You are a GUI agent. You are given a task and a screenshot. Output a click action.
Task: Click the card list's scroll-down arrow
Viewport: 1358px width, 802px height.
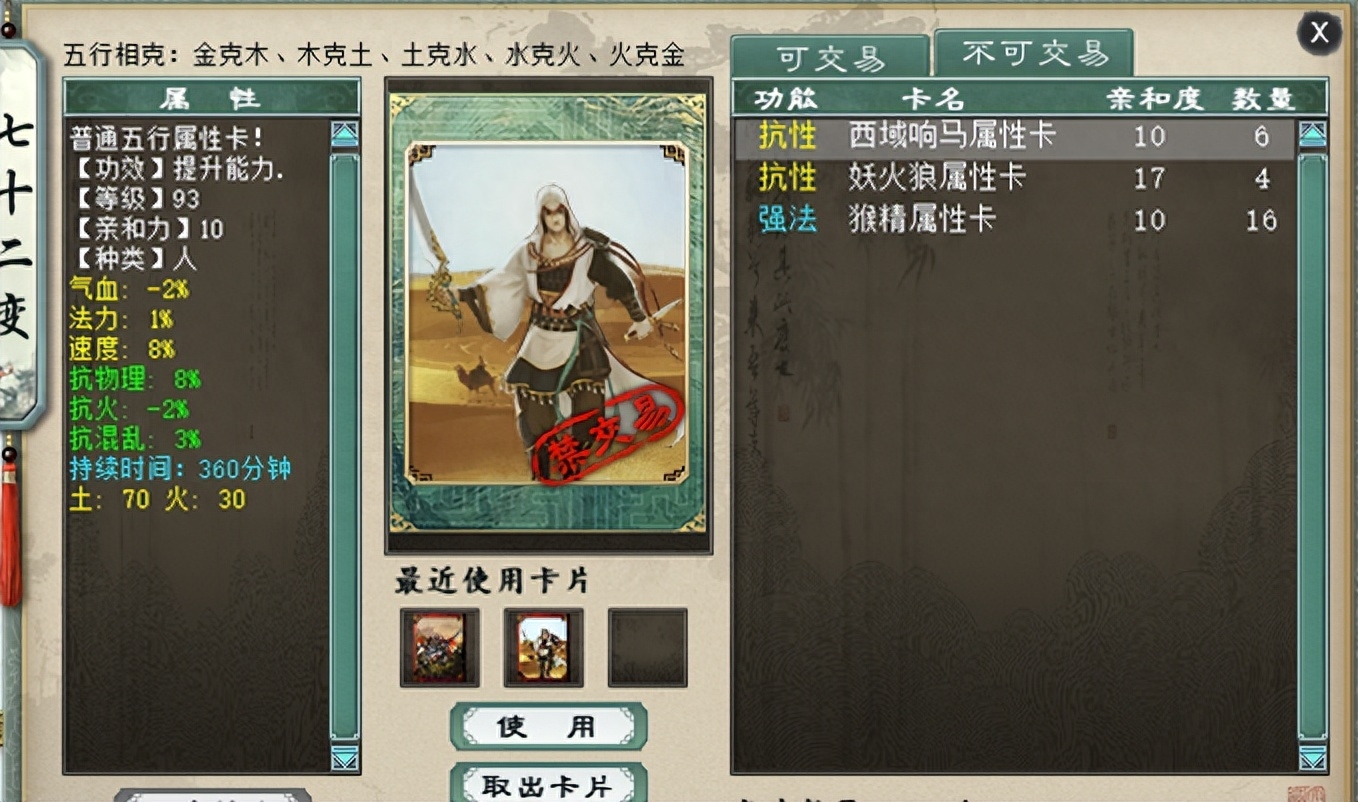click(x=1312, y=759)
